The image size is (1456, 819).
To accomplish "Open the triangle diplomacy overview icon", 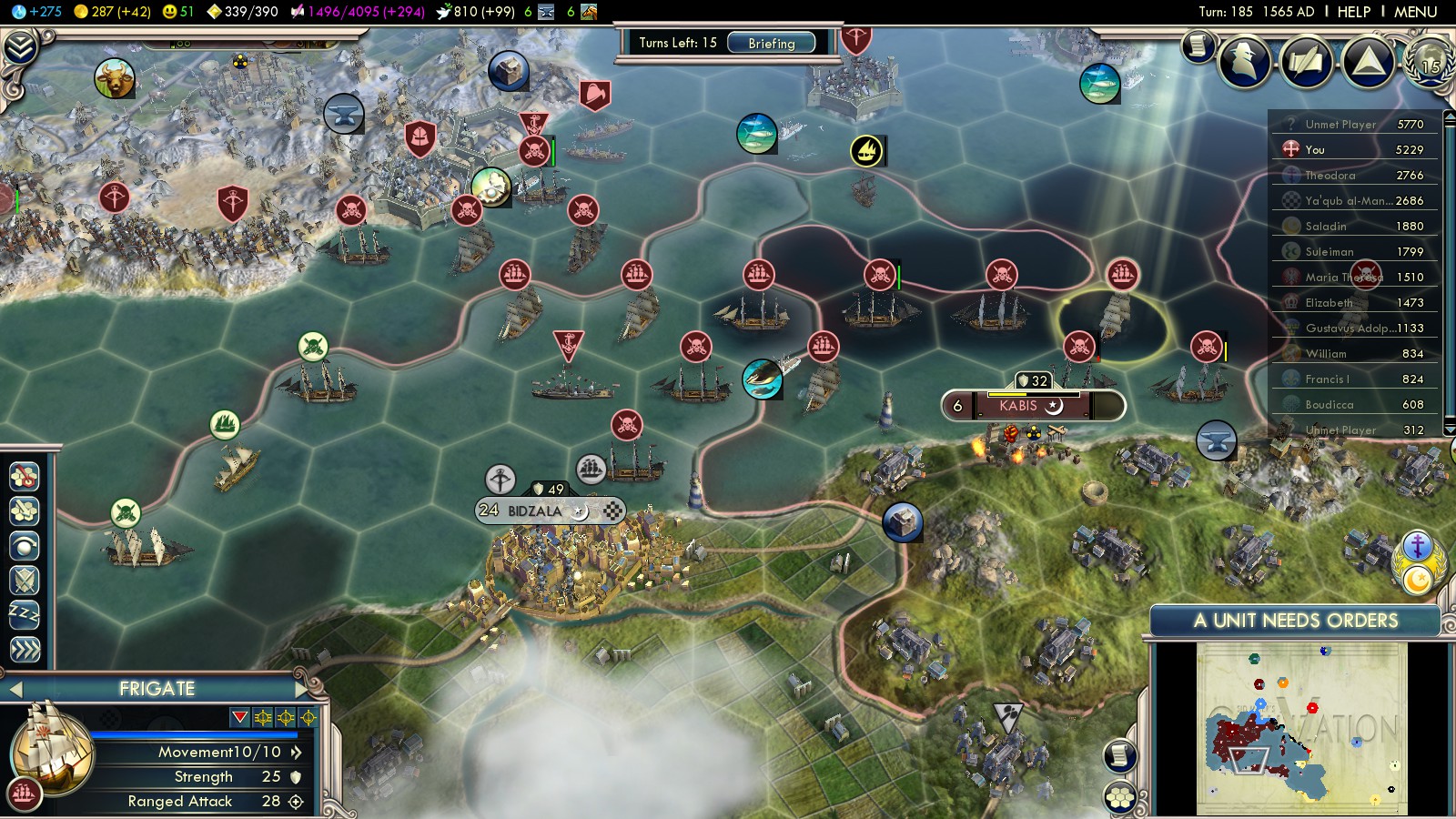I will pos(1368,62).
